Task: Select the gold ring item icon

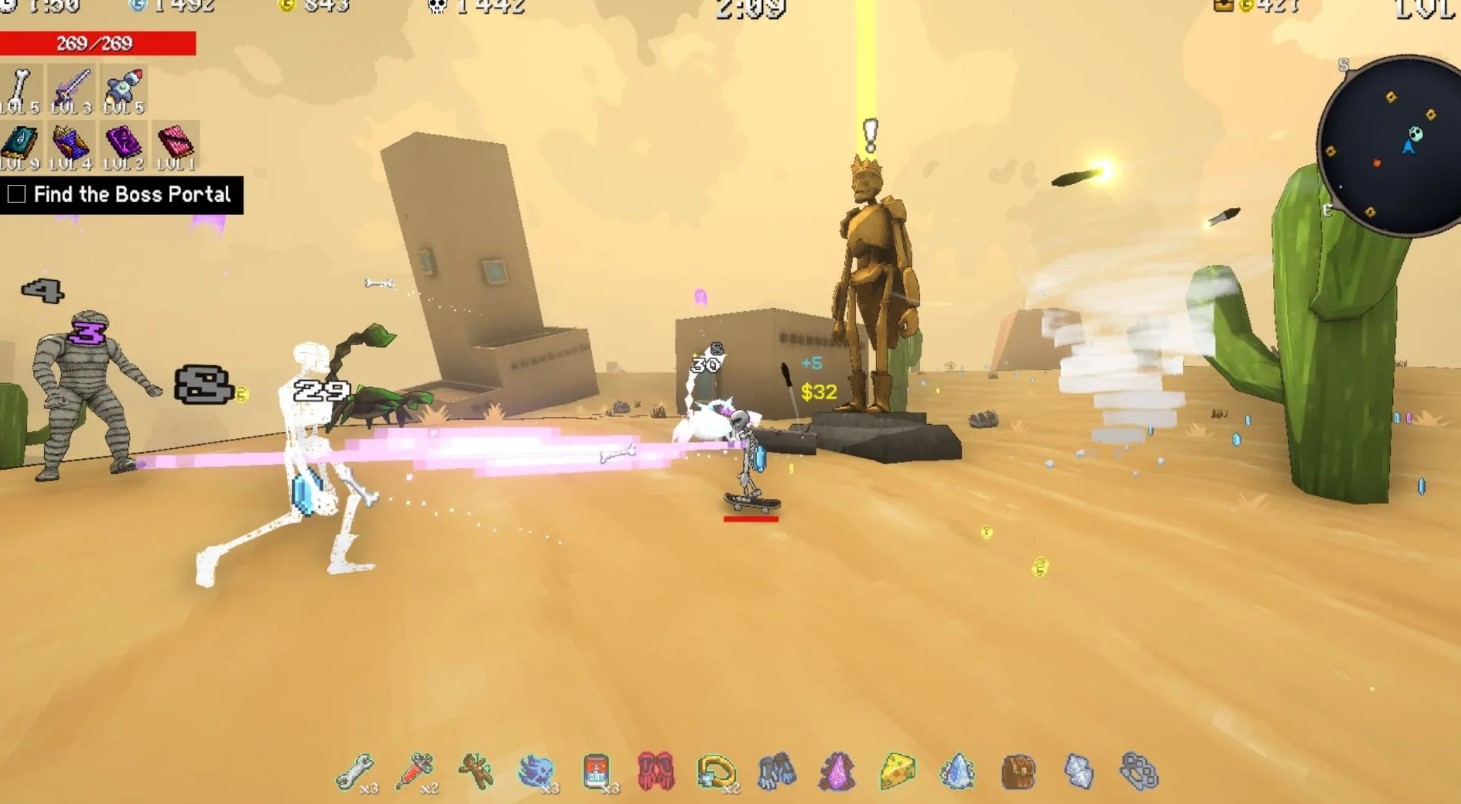Action: 716,771
